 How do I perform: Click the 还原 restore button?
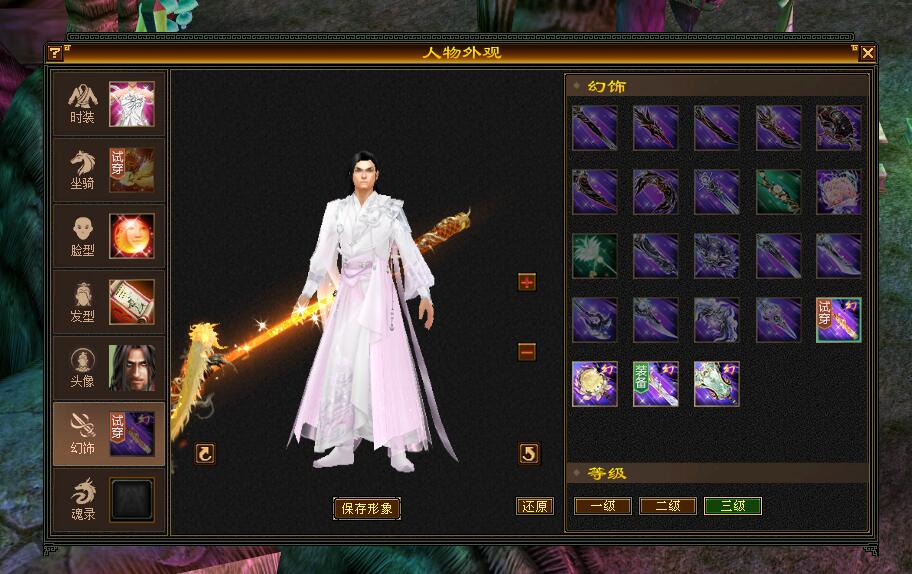534,506
